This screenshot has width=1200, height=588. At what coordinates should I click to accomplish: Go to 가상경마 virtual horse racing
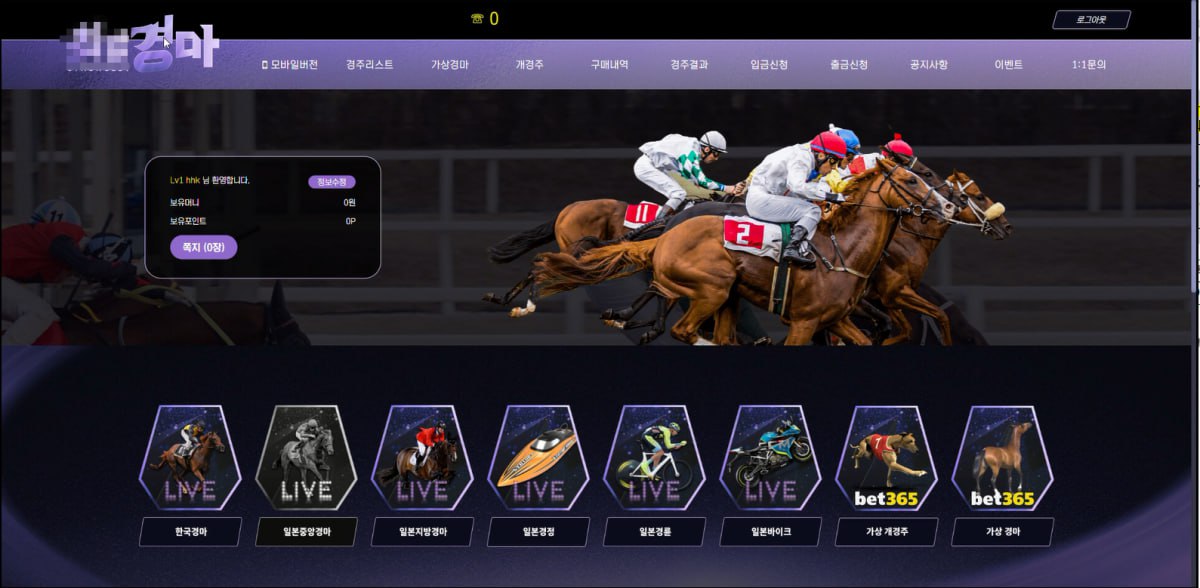click(450, 65)
